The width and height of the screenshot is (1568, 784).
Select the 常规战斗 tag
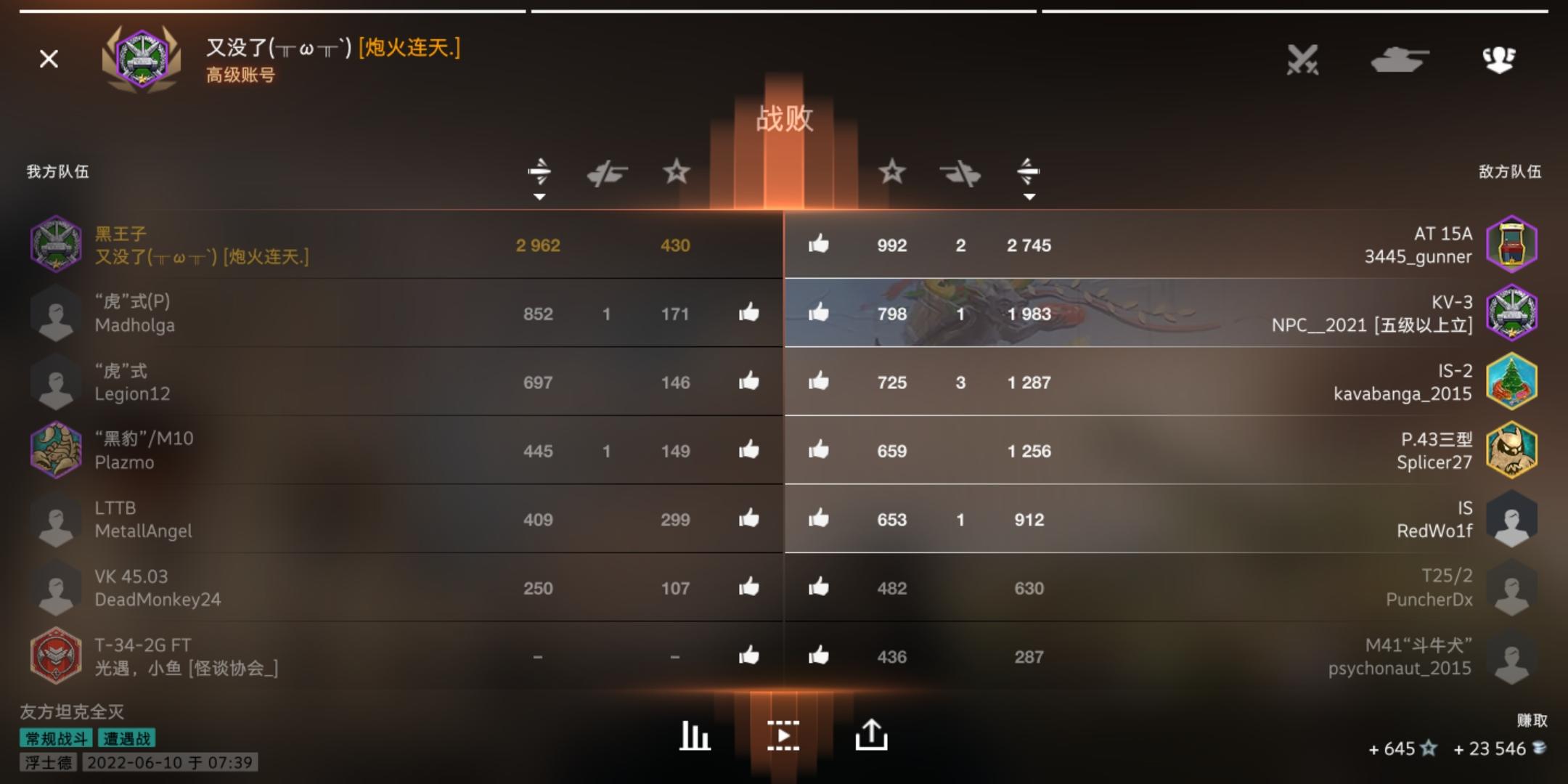click(x=54, y=738)
